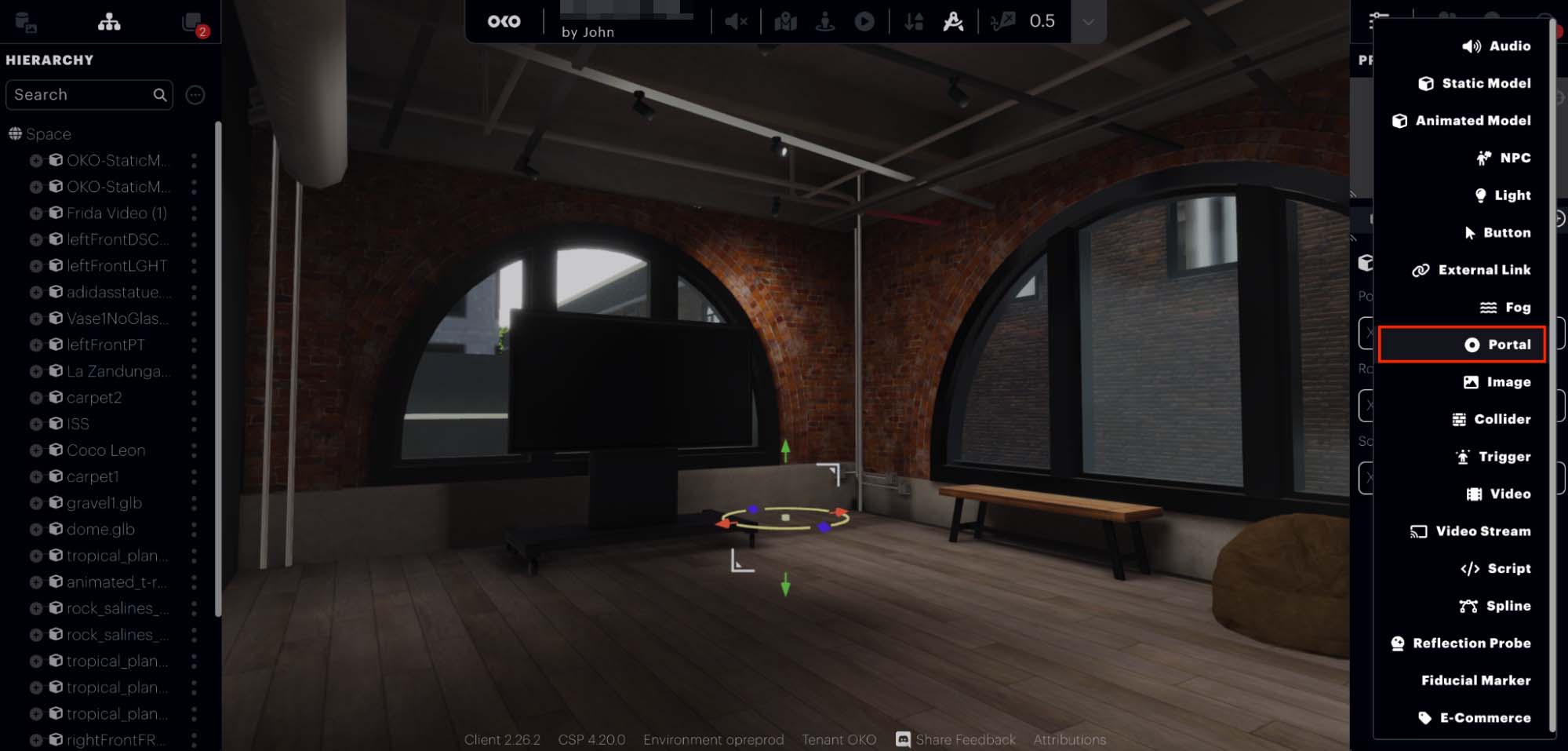Select the Video Stream option
The height and width of the screenshot is (751, 1568).
coord(1471,531)
